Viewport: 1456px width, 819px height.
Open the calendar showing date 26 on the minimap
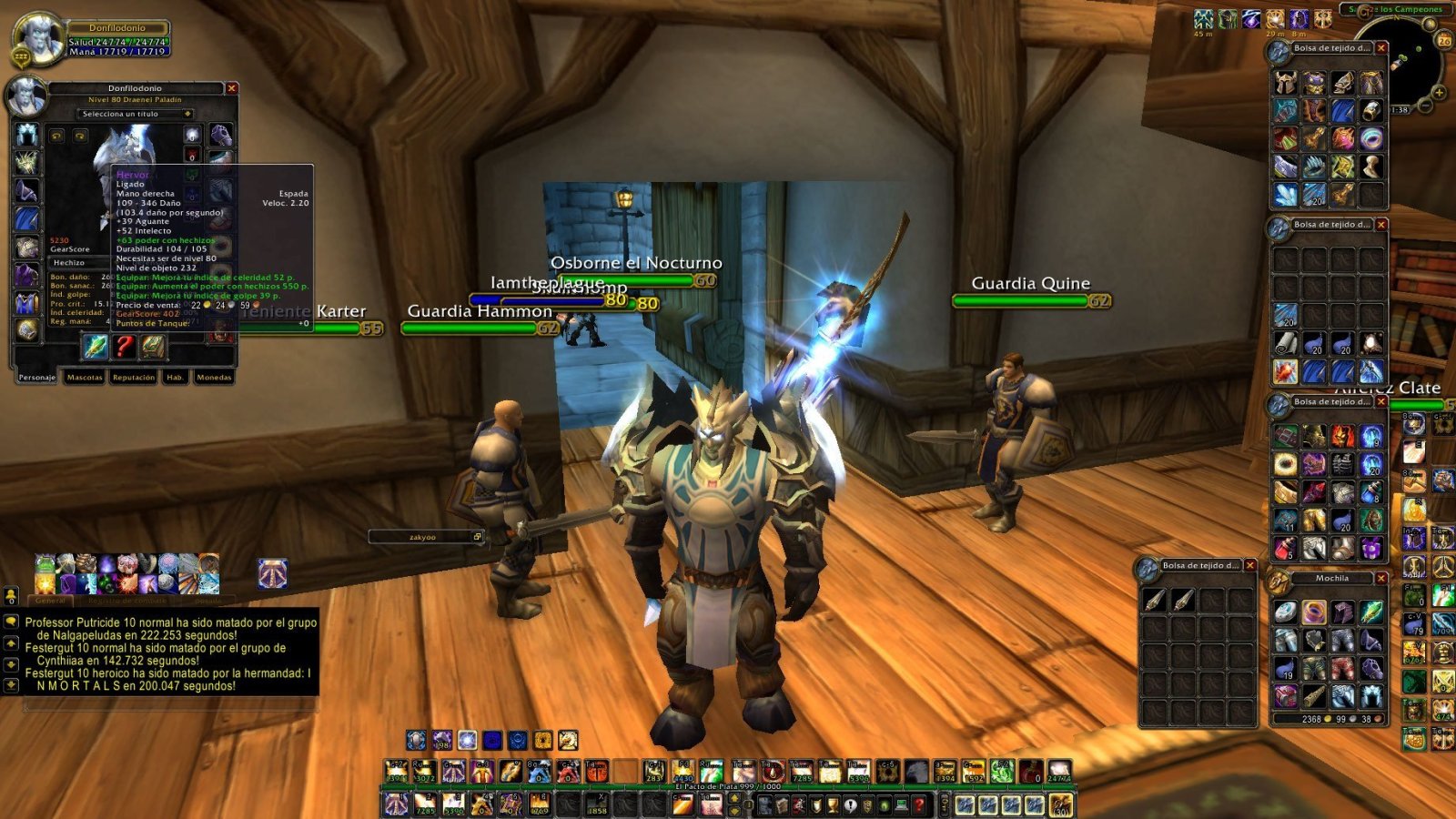point(1445,41)
